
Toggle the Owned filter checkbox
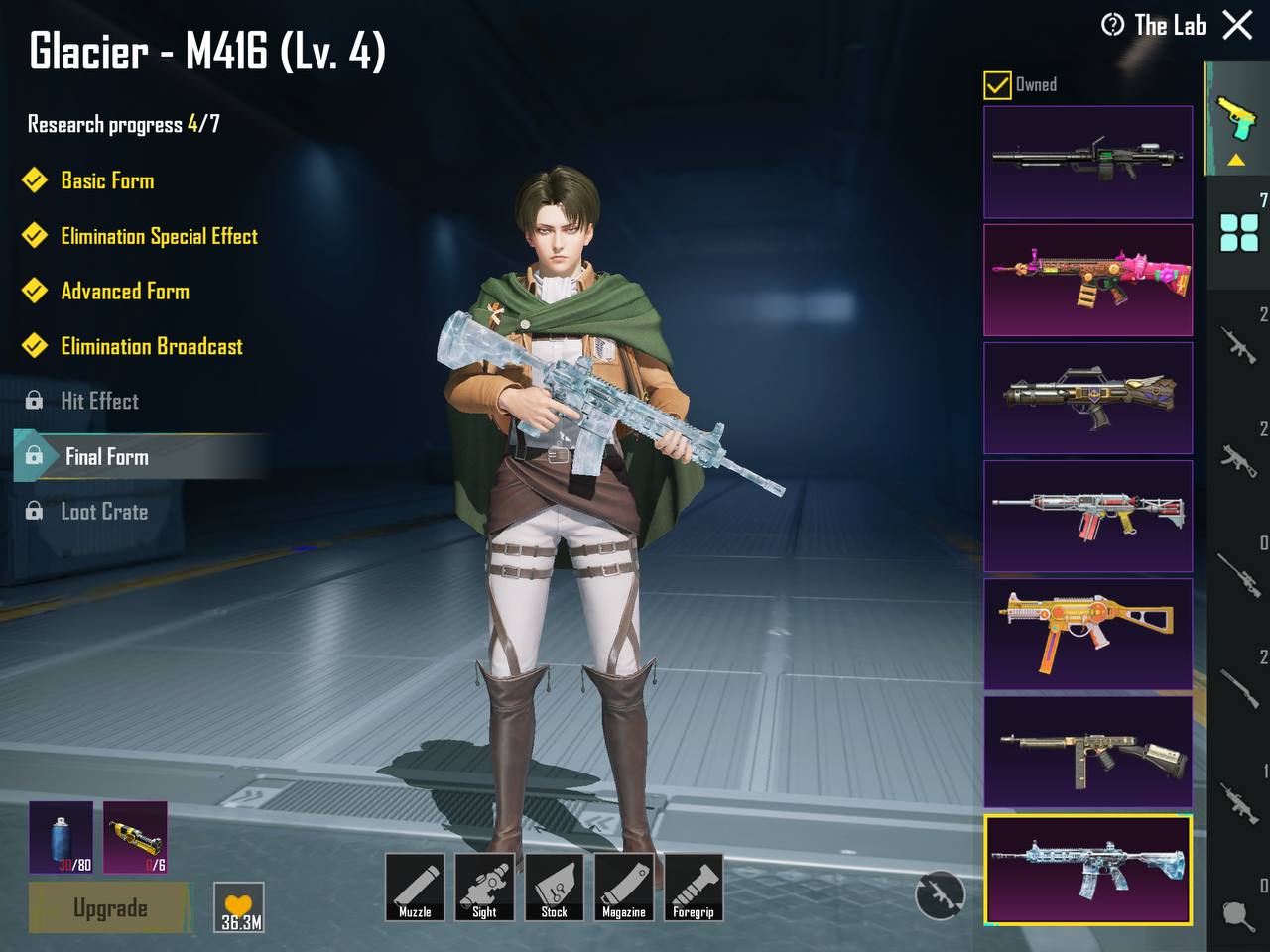[997, 85]
